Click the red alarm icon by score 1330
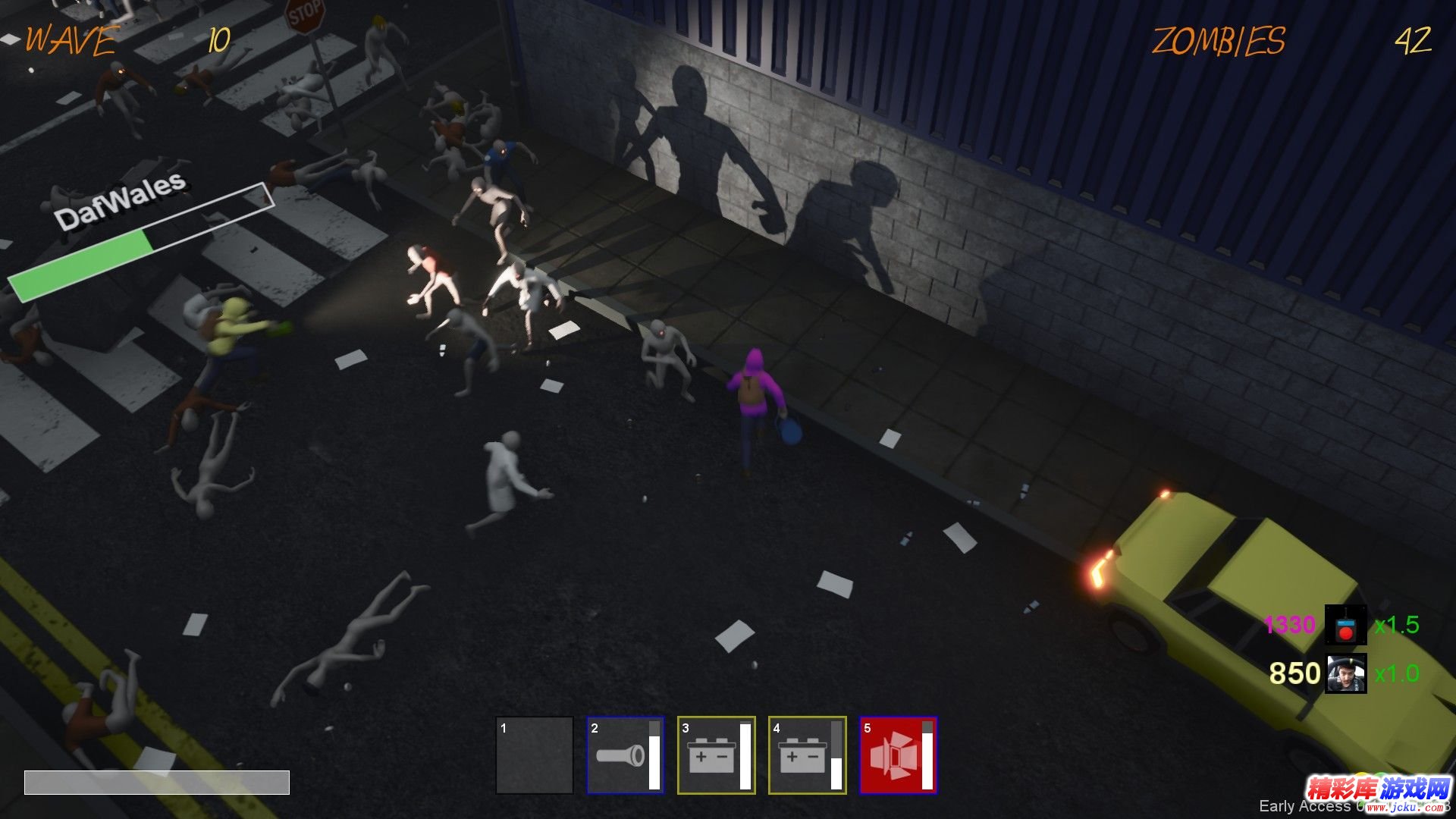This screenshot has width=1456, height=819. click(x=1345, y=625)
